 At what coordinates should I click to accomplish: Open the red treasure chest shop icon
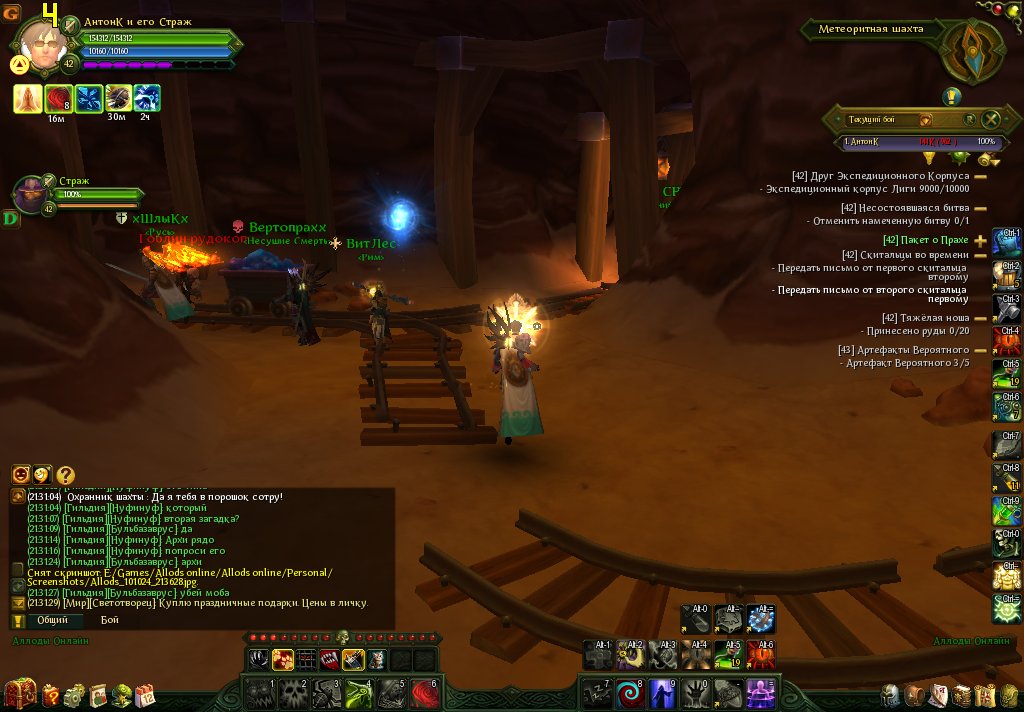[20, 692]
